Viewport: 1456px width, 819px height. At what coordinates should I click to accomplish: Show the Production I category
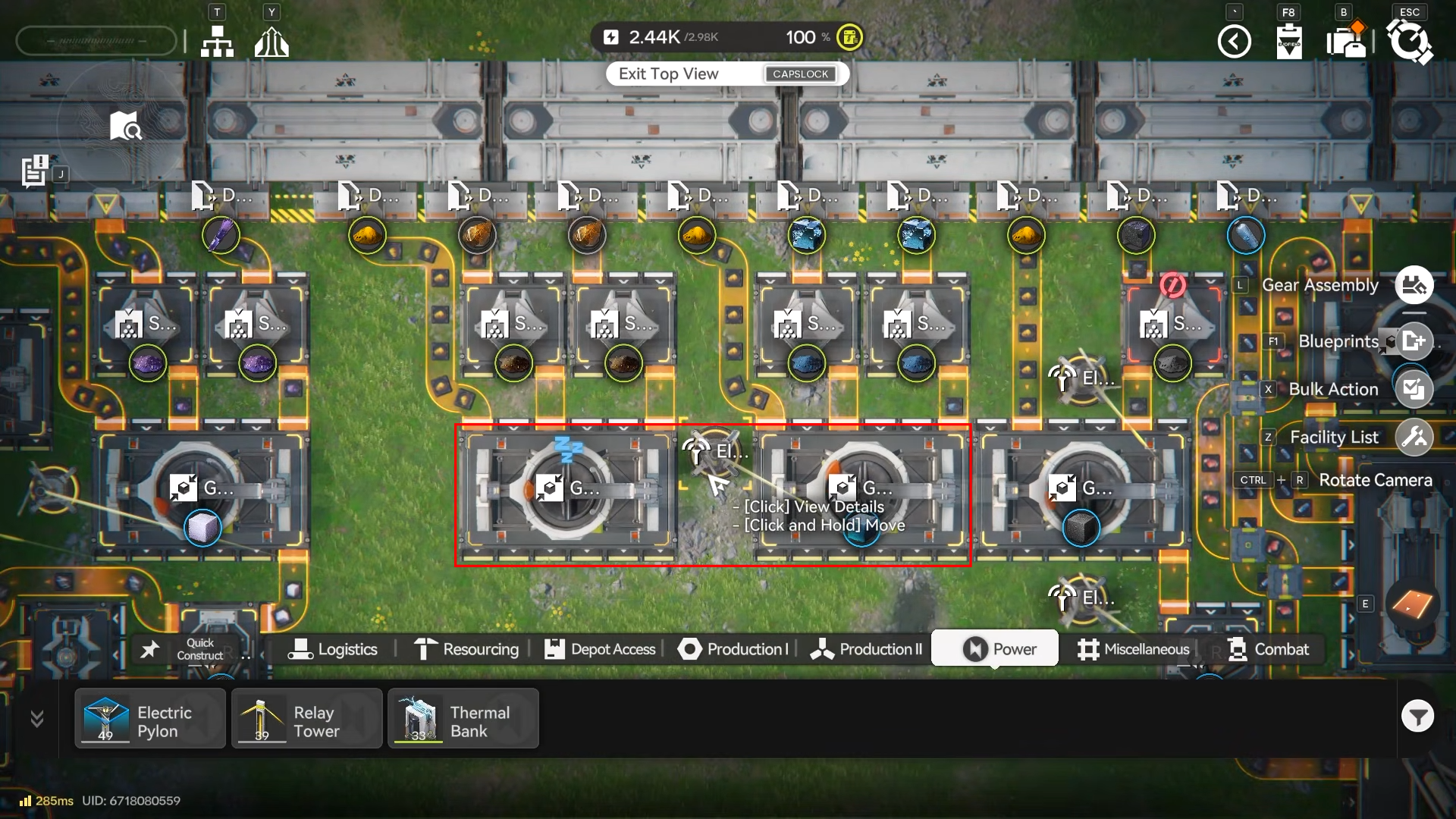(733, 649)
